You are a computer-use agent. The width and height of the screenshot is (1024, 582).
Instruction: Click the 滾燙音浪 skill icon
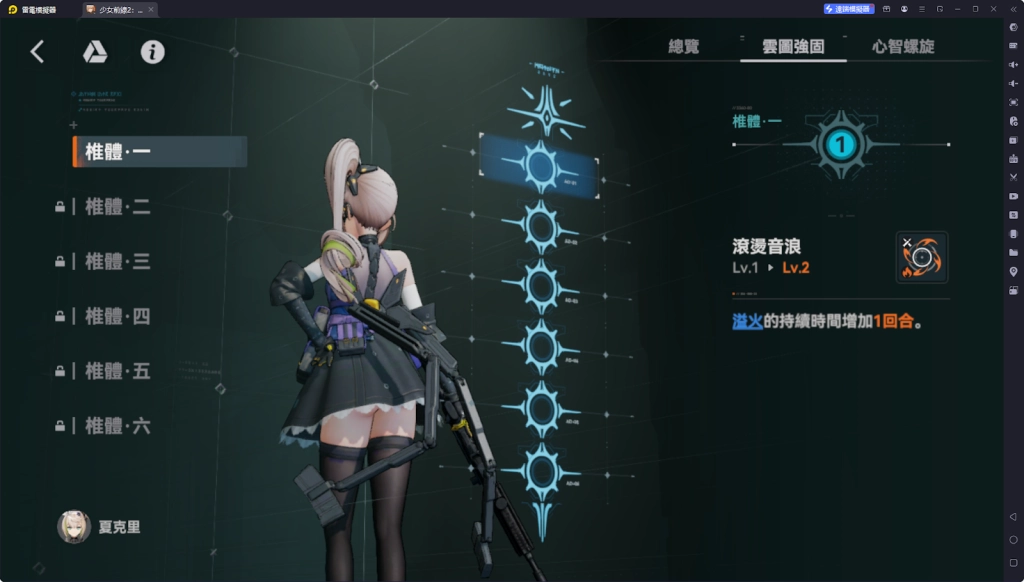tap(922, 257)
